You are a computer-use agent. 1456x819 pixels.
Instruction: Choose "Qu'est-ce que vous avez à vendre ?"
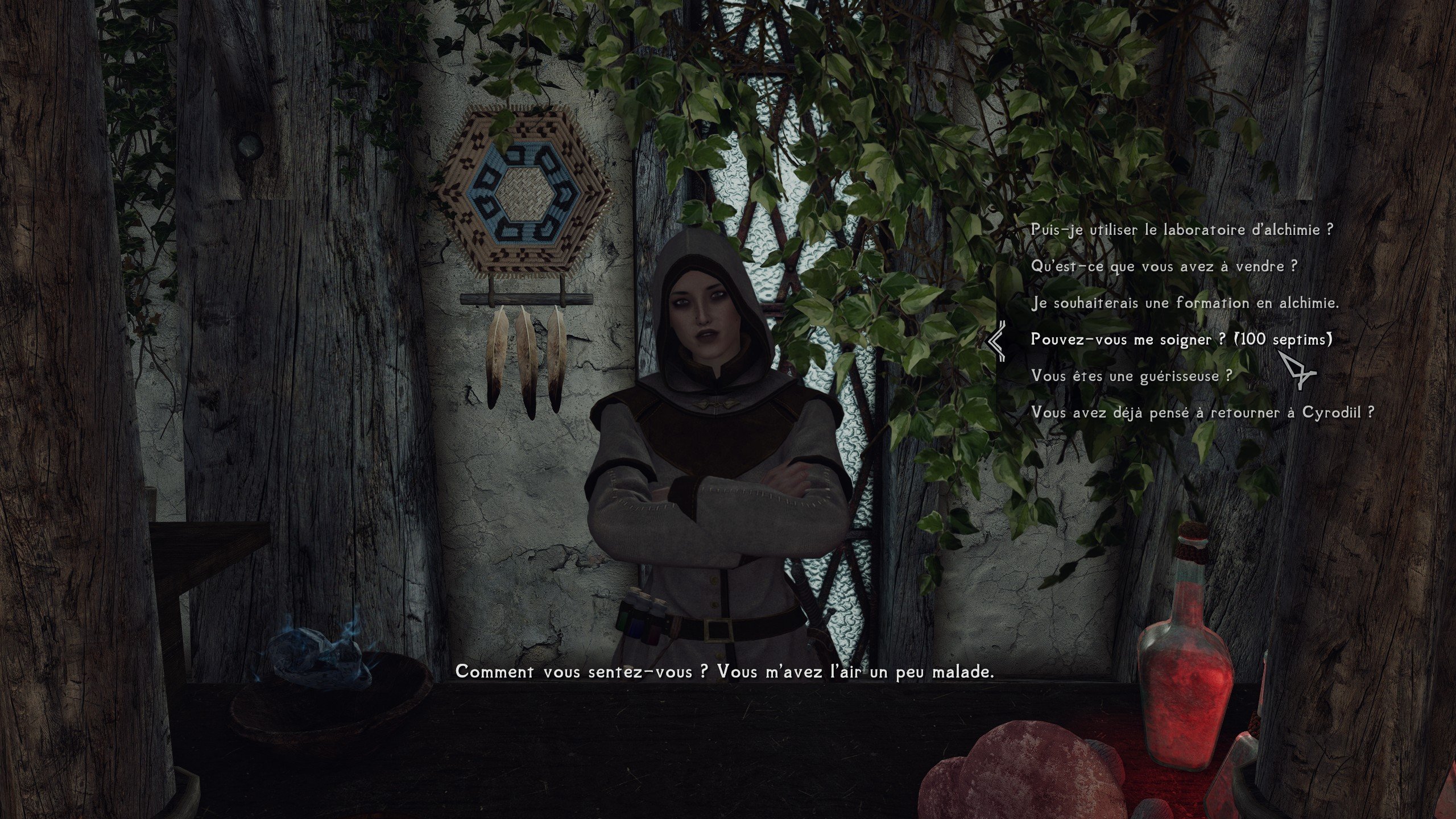1164,267
